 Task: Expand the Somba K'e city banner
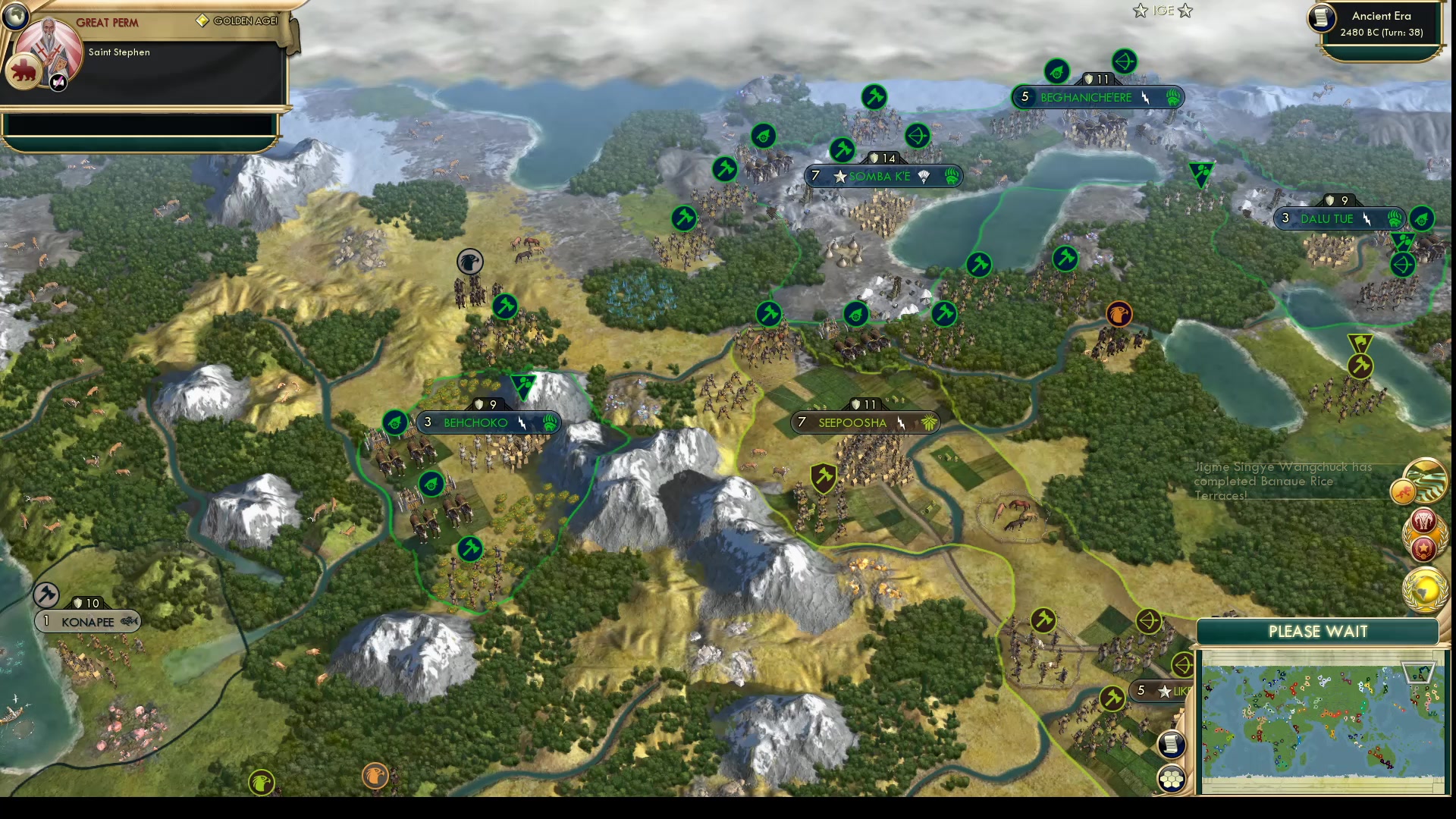tap(883, 176)
